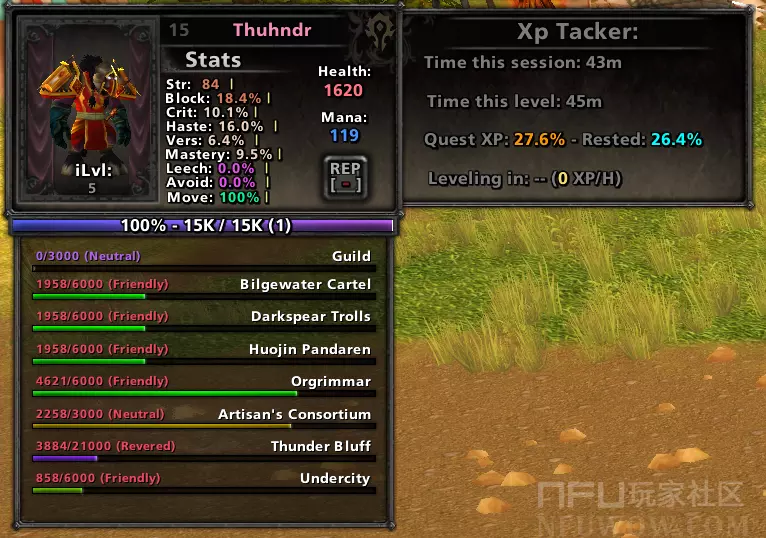The image size is (766, 538).
Task: Toggle the REP reputation panel button
Action: click(x=344, y=177)
